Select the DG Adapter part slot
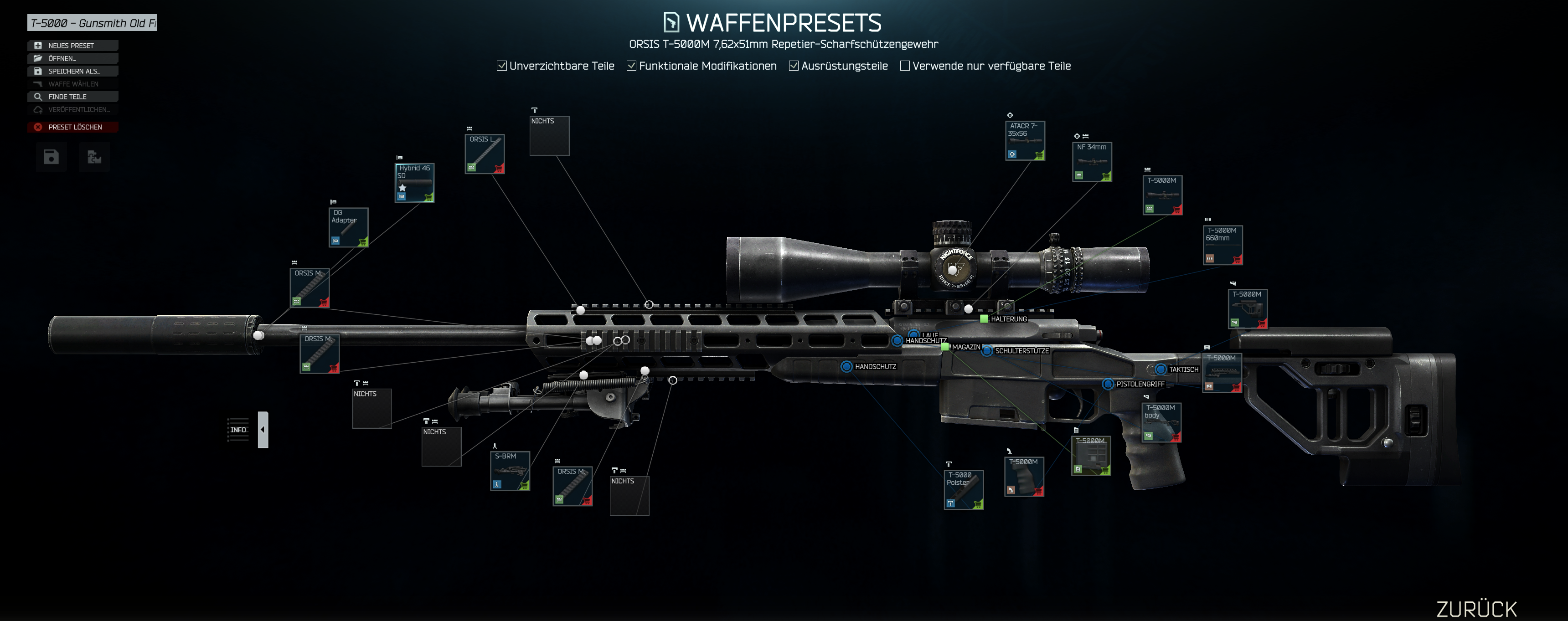The width and height of the screenshot is (1568, 621). tap(348, 227)
